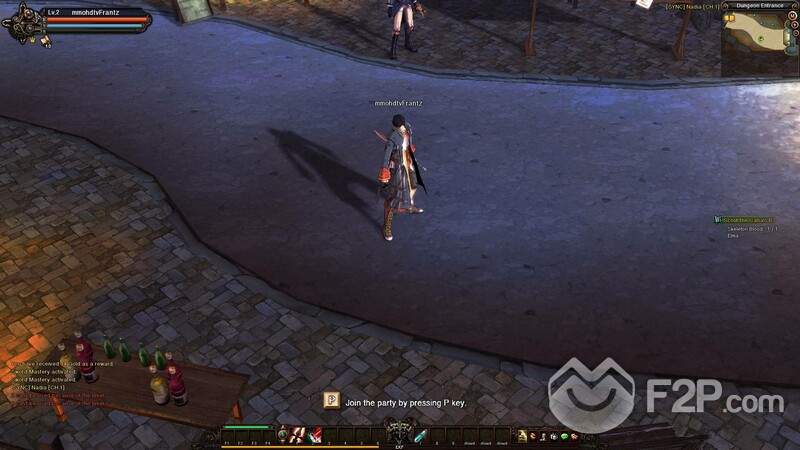Use the red and green blade skill
Screen dimensions: 800x450
click(315, 434)
